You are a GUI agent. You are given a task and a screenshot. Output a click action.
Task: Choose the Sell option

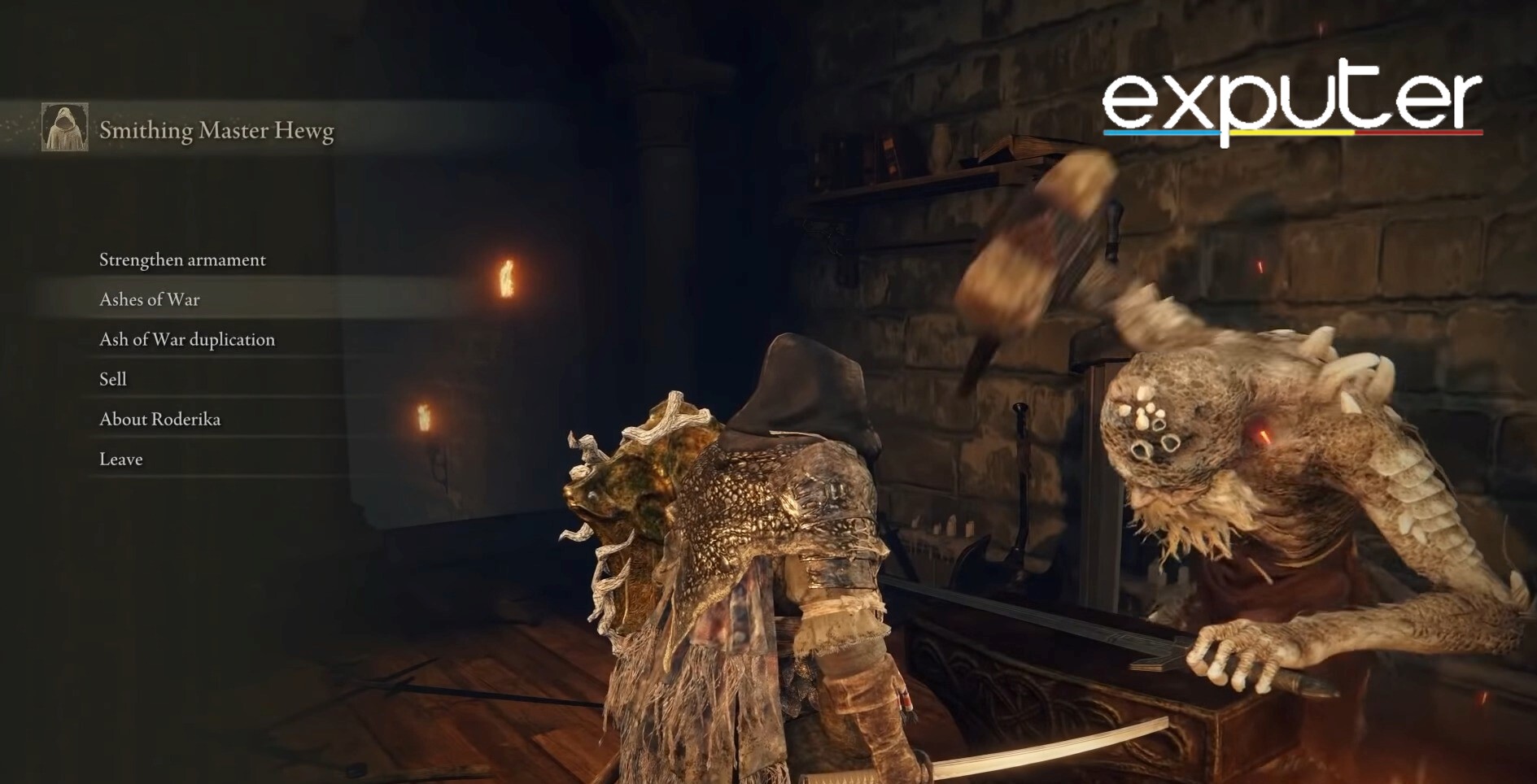pos(113,379)
